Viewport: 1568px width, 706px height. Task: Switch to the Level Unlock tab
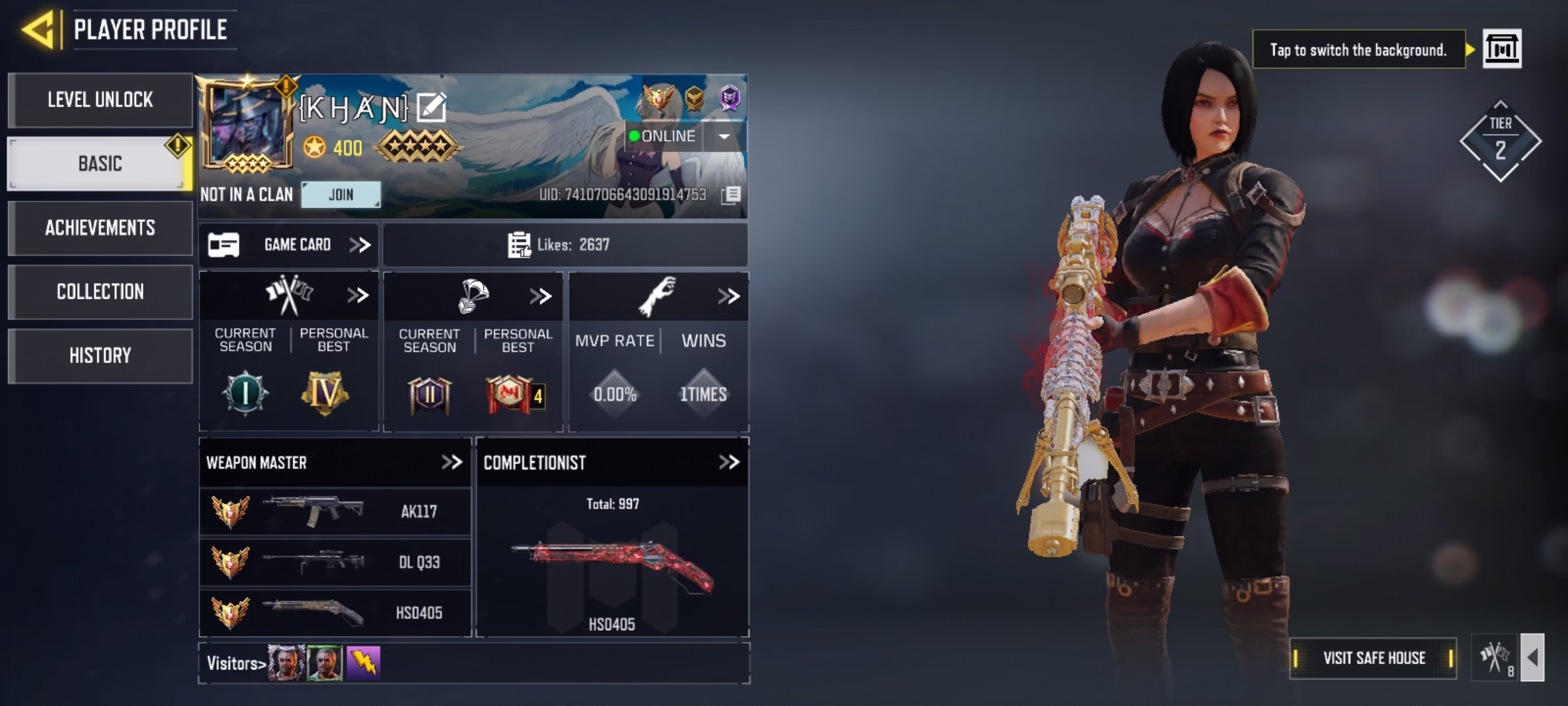tap(100, 100)
